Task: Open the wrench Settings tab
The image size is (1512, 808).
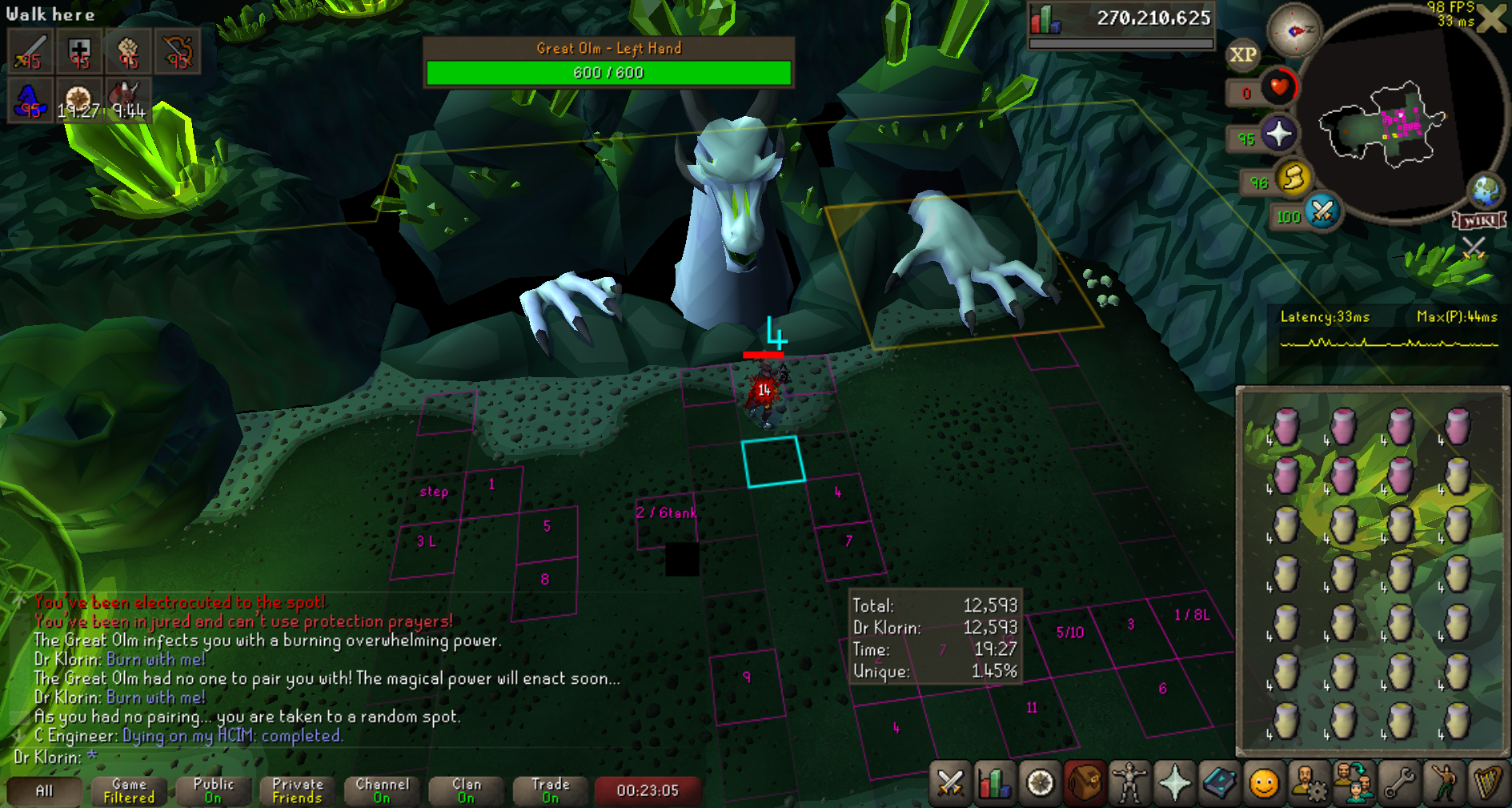Action: tap(1398, 782)
